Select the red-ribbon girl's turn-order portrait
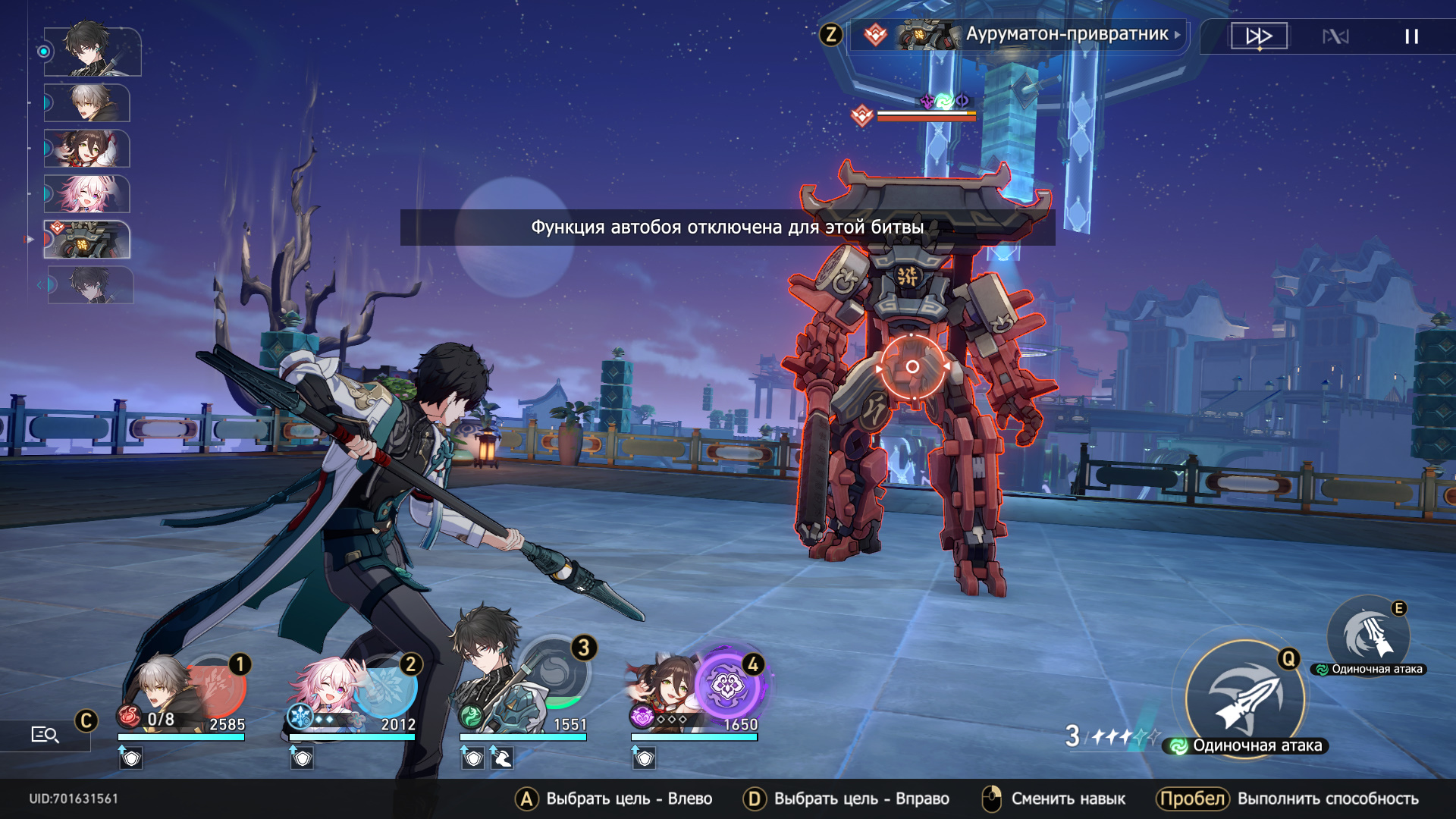This screenshot has height=819, width=1456. click(88, 149)
